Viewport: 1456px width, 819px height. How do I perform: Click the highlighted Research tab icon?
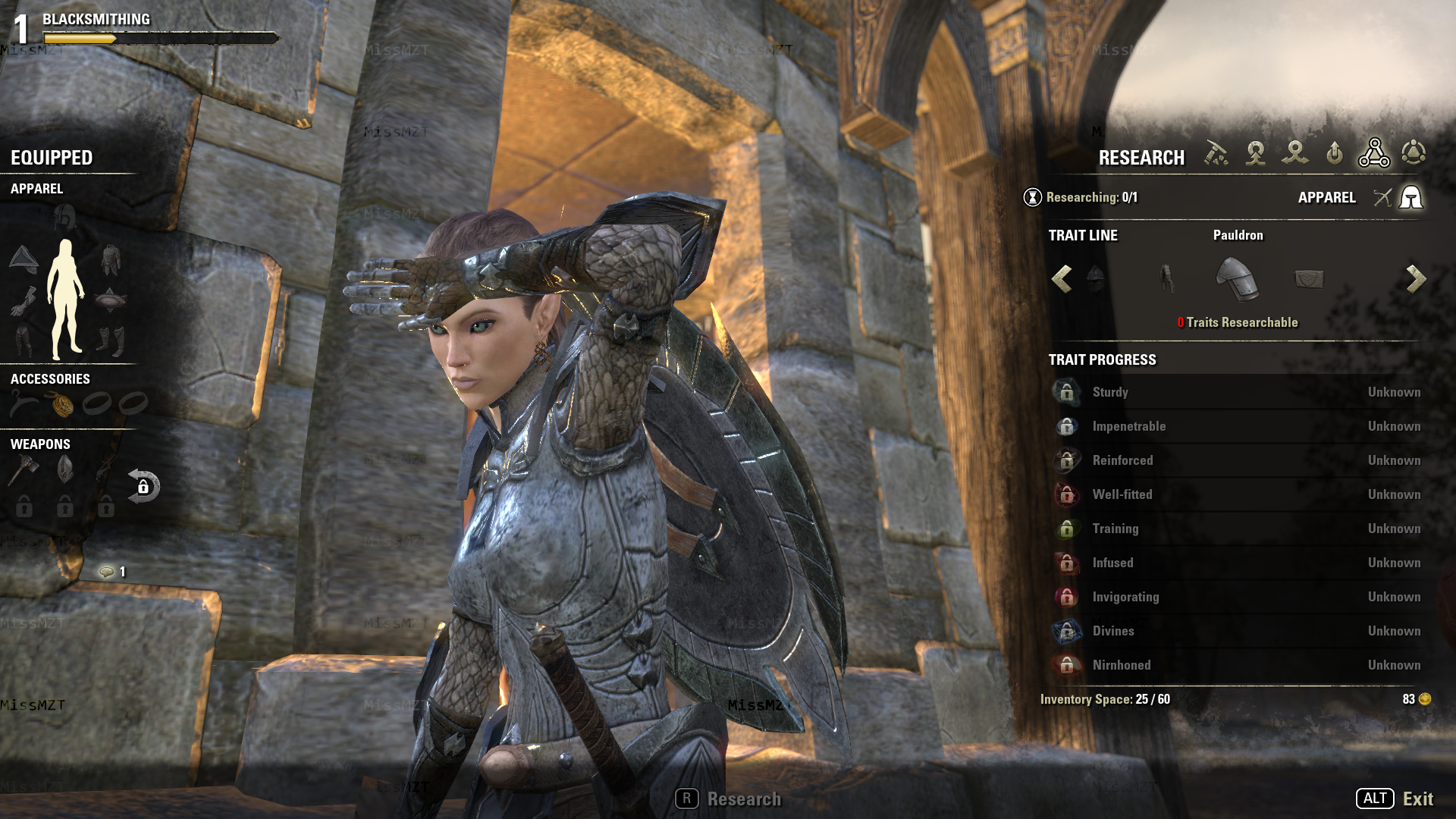point(1376,152)
